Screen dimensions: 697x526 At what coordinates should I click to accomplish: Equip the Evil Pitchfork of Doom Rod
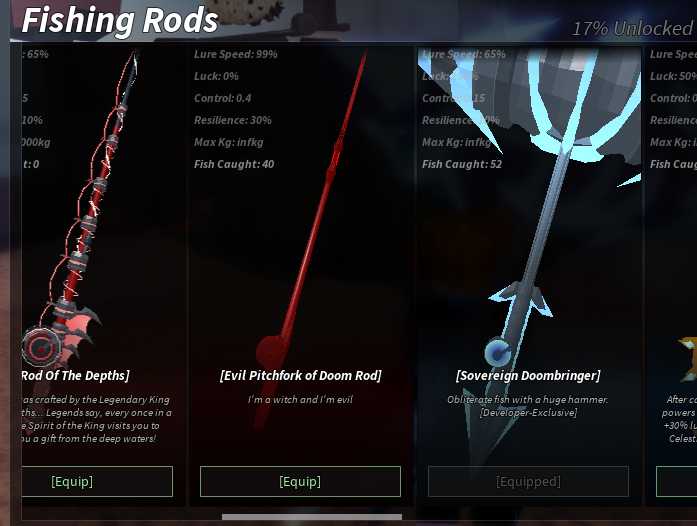[x=300, y=481]
